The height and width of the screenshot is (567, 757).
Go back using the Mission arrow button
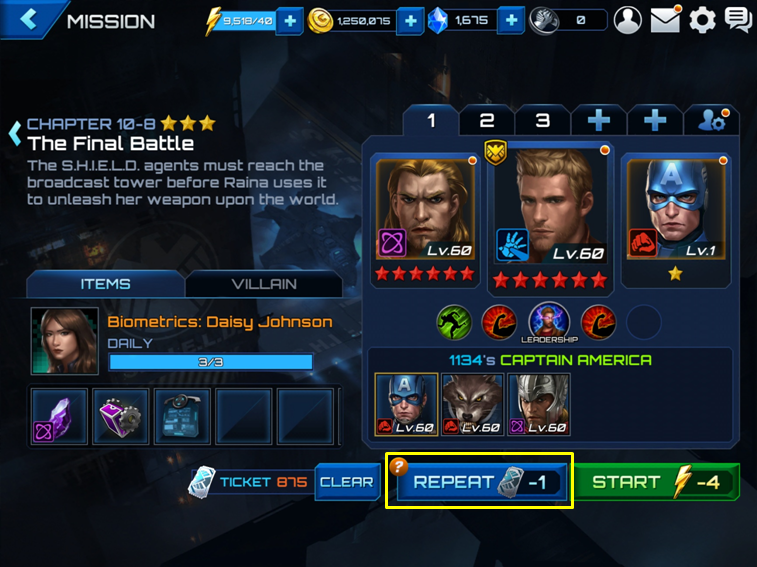28,20
